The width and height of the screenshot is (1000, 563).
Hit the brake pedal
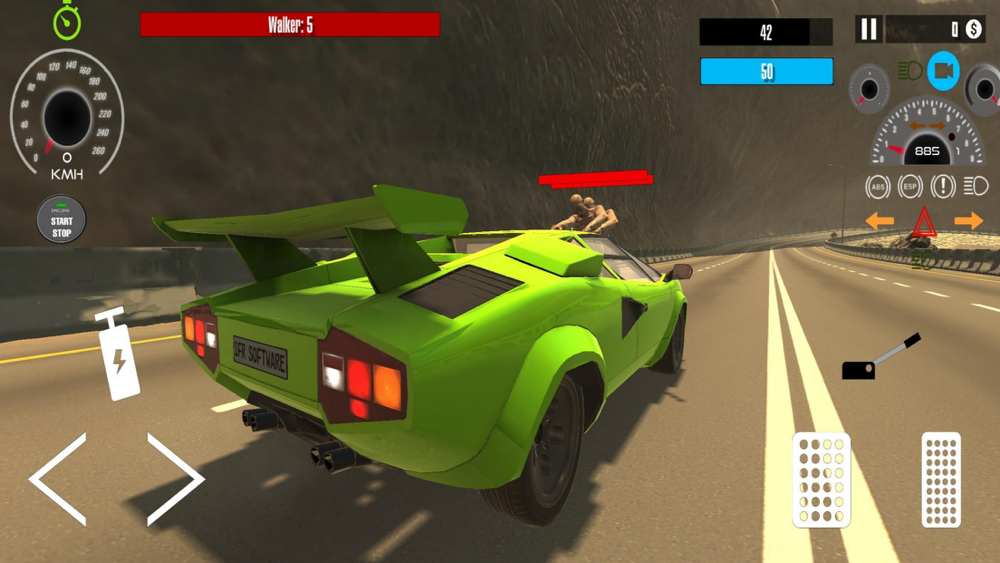tap(821, 480)
